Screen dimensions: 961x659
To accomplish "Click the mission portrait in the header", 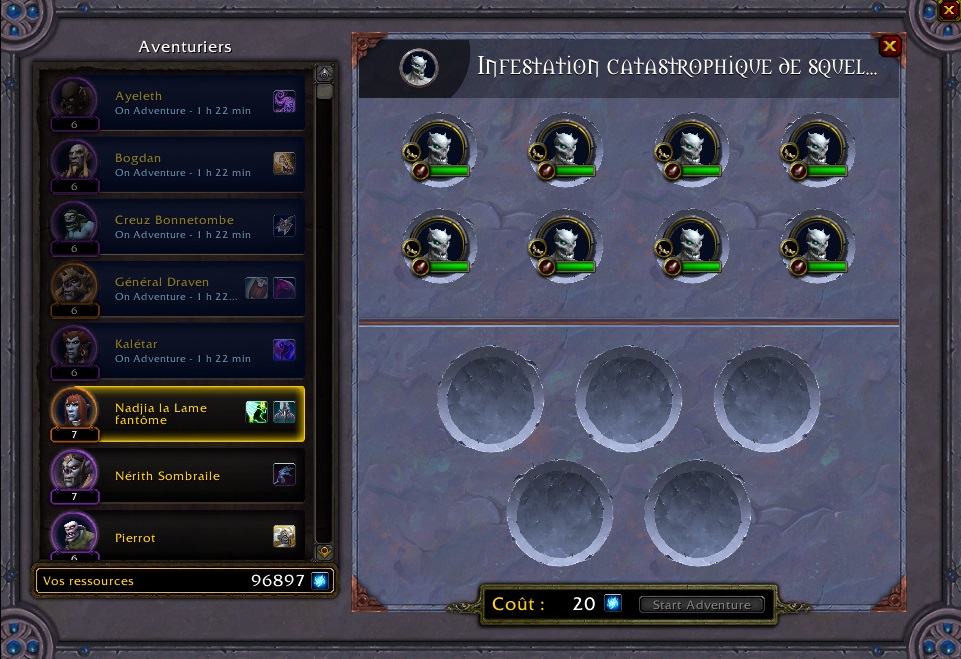I will 419,67.
